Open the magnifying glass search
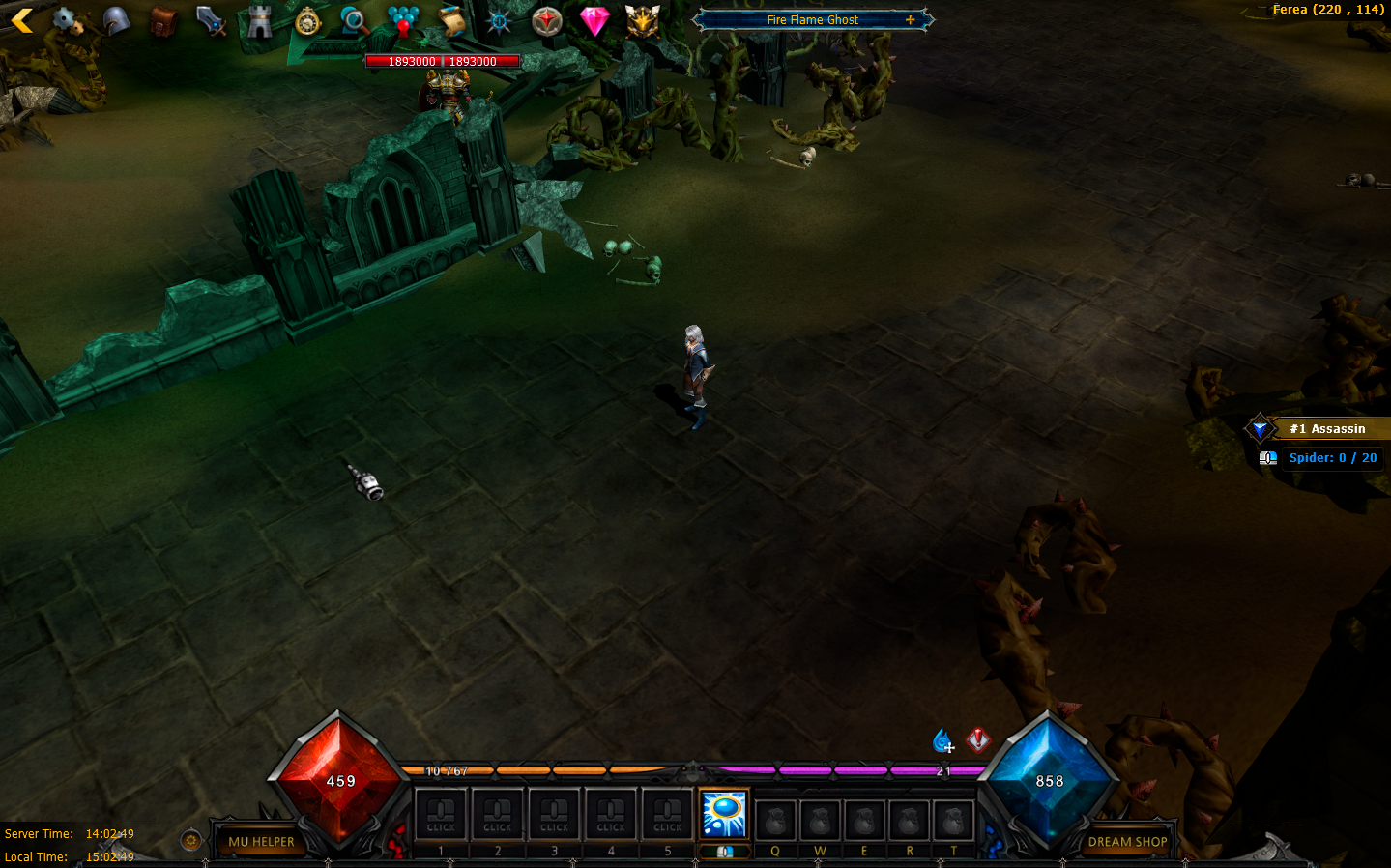Screen dimensions: 1391x868 click(355, 20)
